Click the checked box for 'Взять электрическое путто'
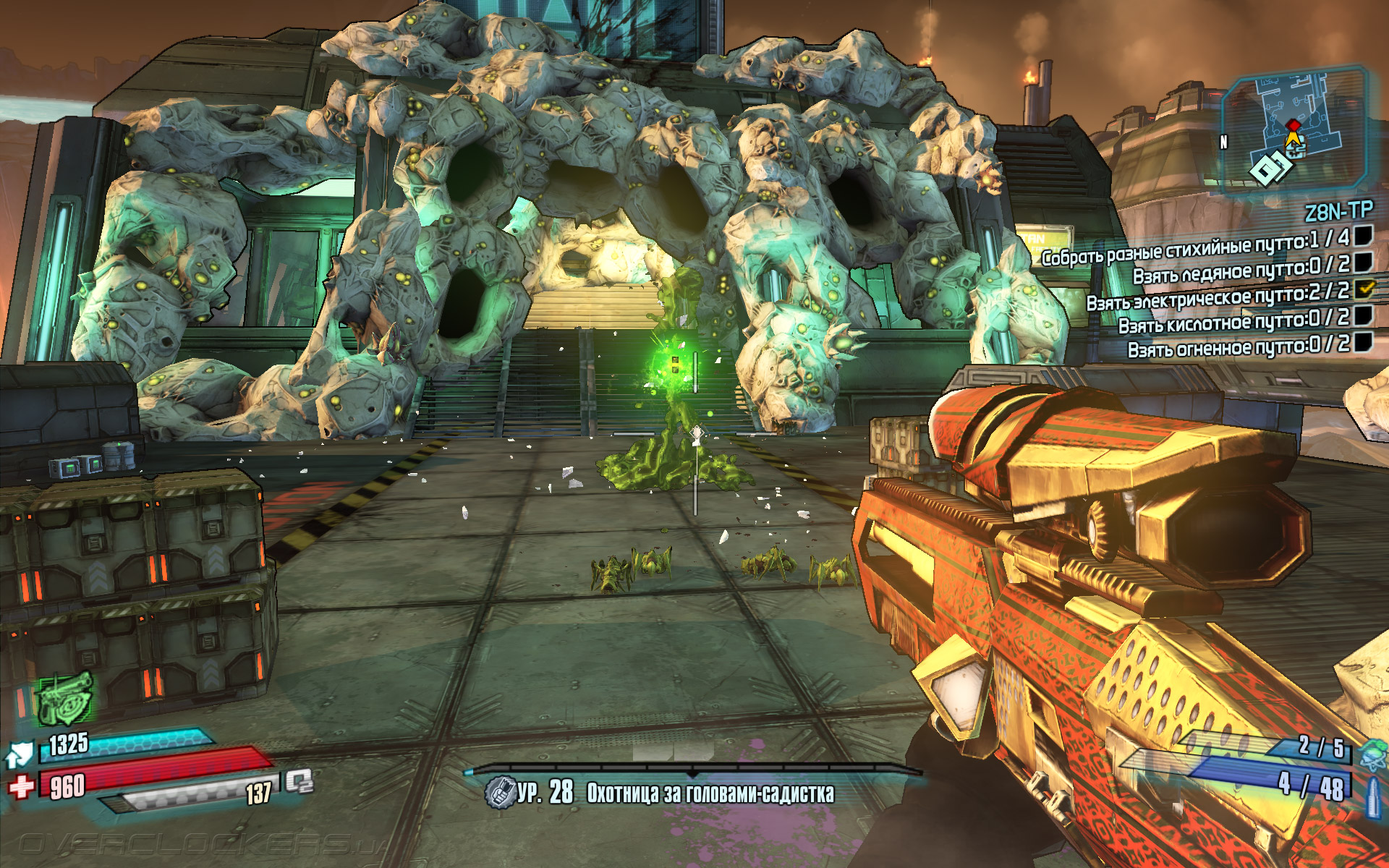Viewport: 1389px width, 868px height. (x=1364, y=289)
